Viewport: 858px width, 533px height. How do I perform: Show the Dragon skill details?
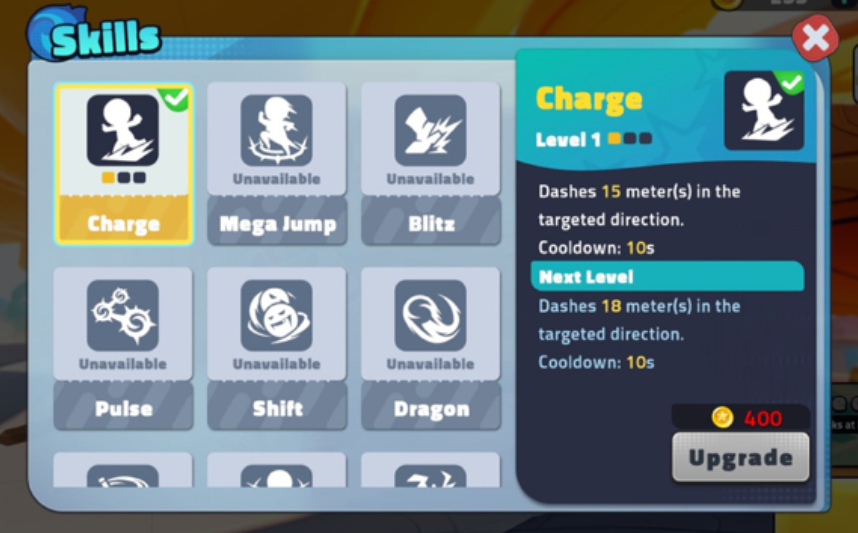point(430,347)
